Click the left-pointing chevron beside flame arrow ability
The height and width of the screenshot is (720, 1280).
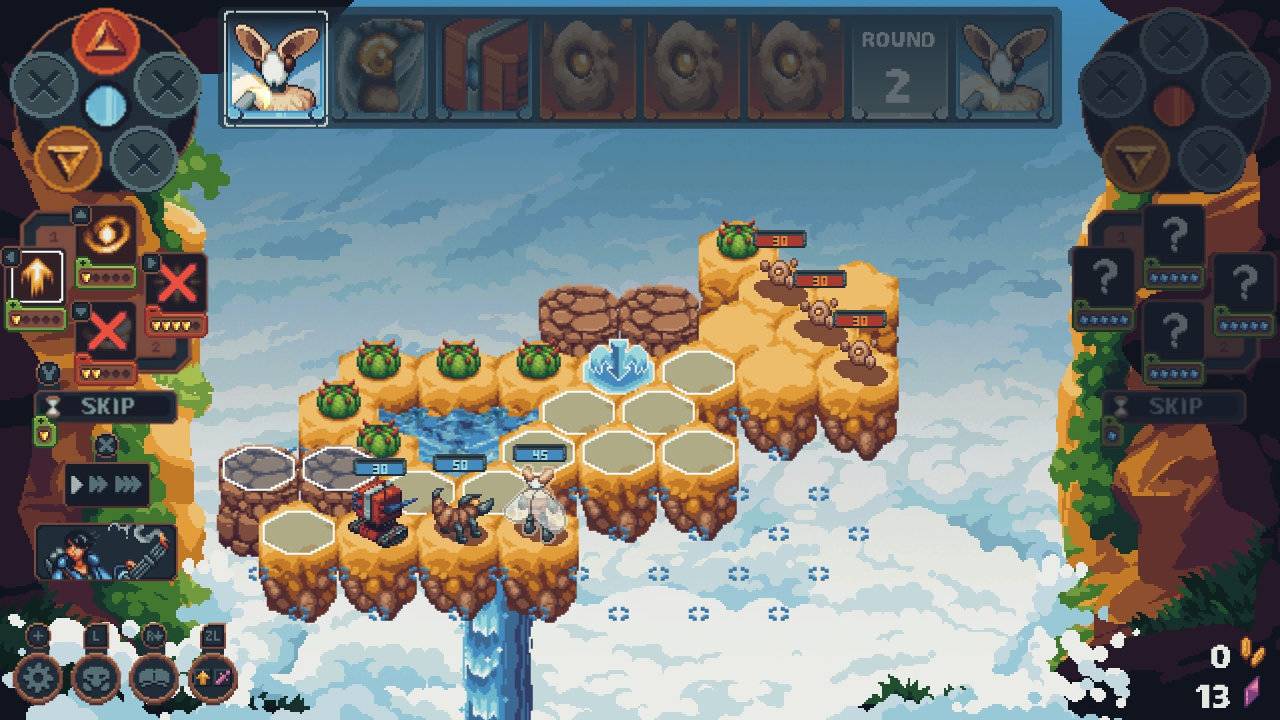[9, 256]
